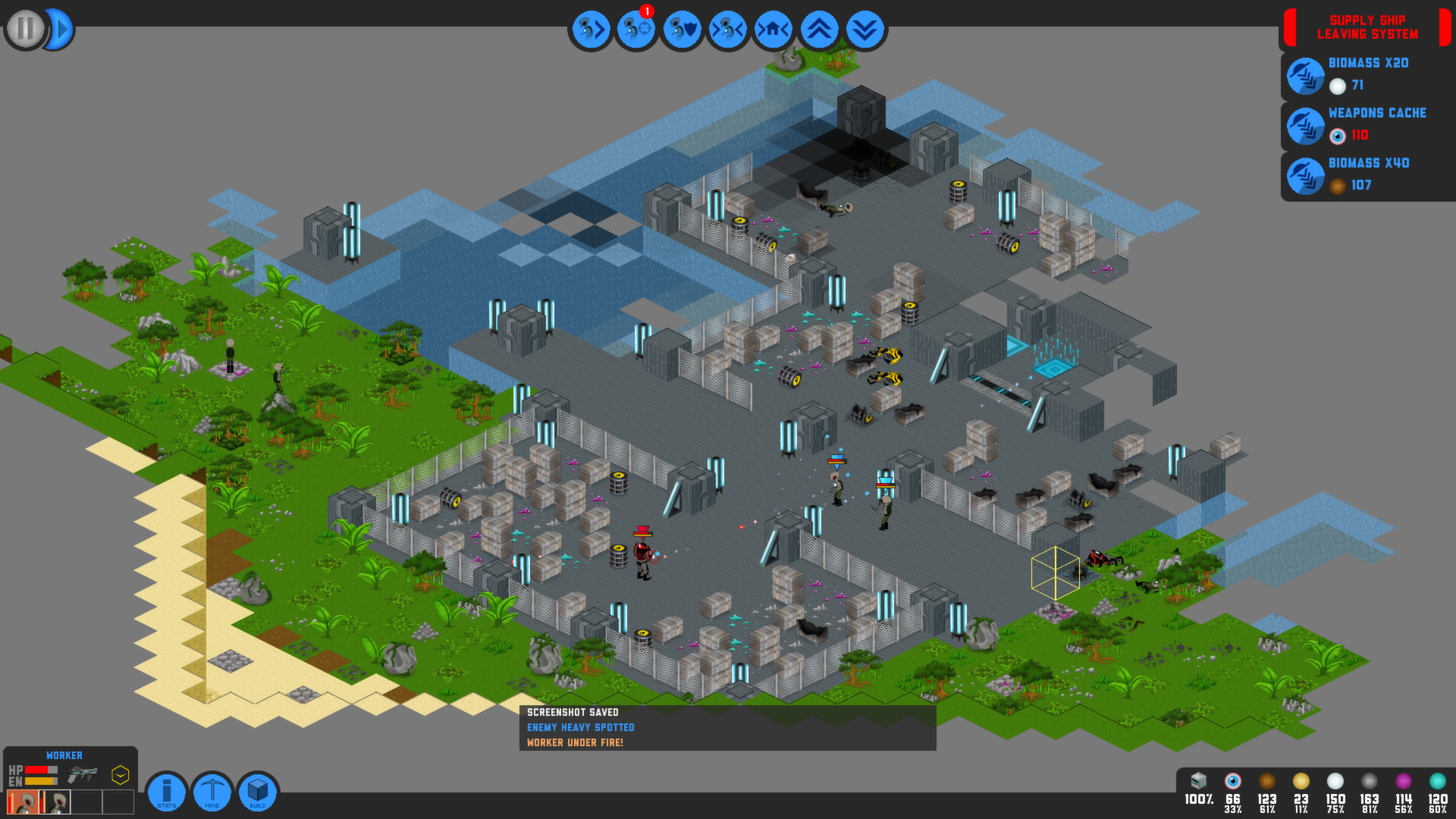The width and height of the screenshot is (1456, 819).
Task: Click the eye resource icon in the bottom-right tray
Action: 1232,783
